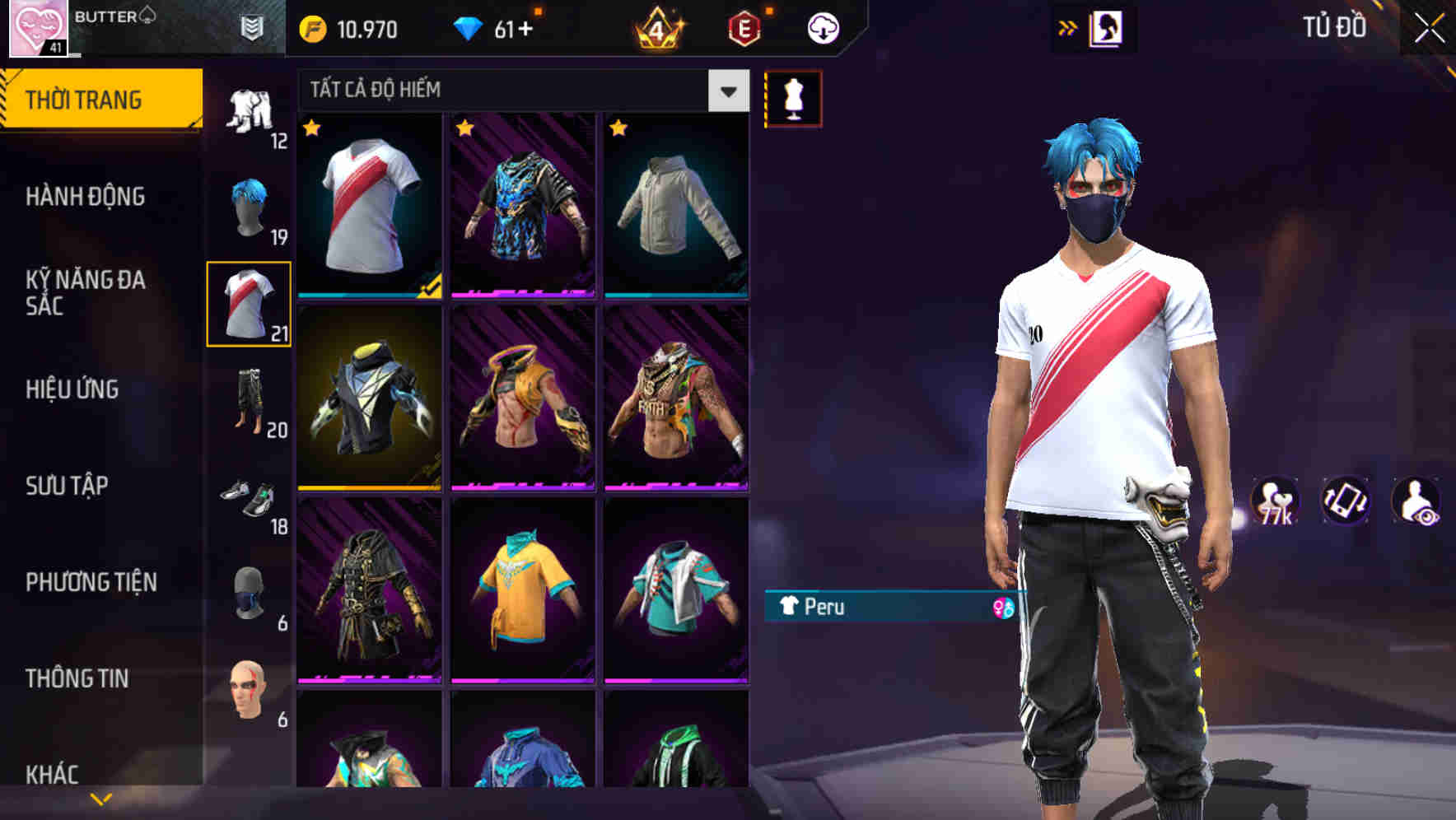
Task: Toggle the gender icon on the Peru item bar
Action: pos(1004,606)
